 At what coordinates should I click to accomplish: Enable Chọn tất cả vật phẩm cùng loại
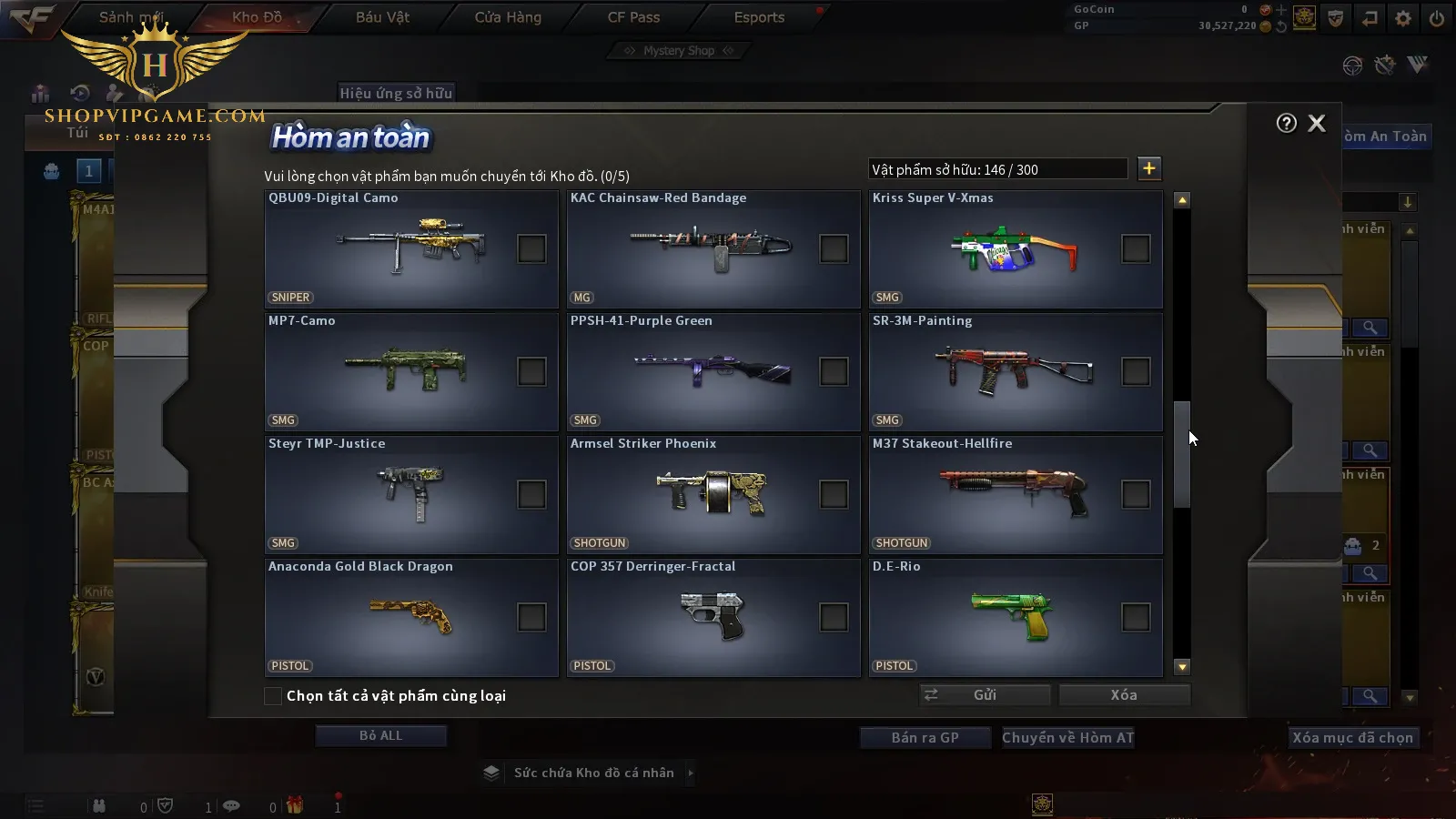click(x=273, y=696)
